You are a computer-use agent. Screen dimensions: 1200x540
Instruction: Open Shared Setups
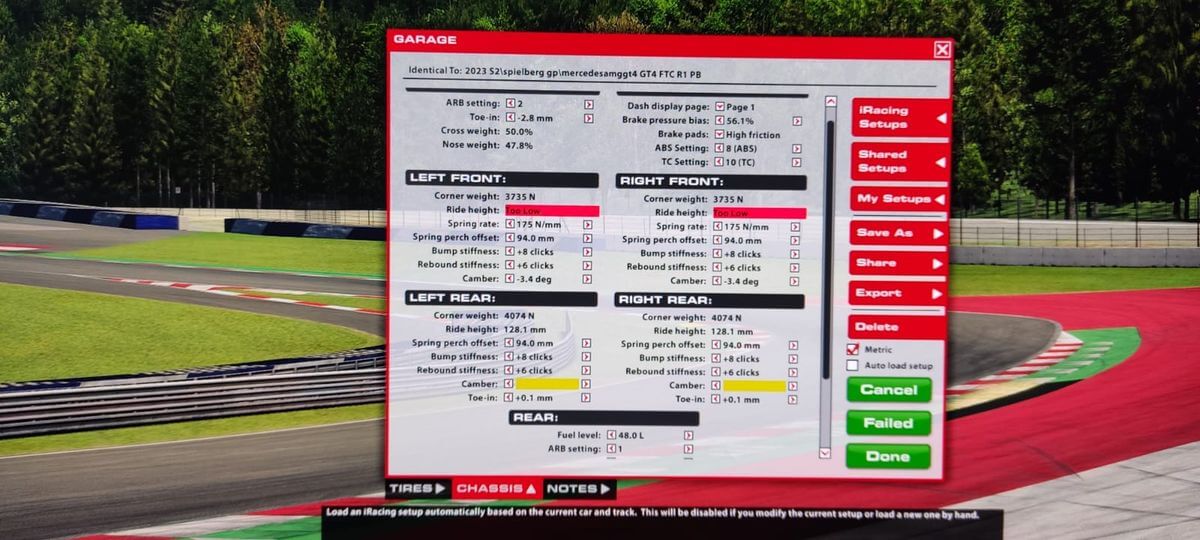pos(899,161)
